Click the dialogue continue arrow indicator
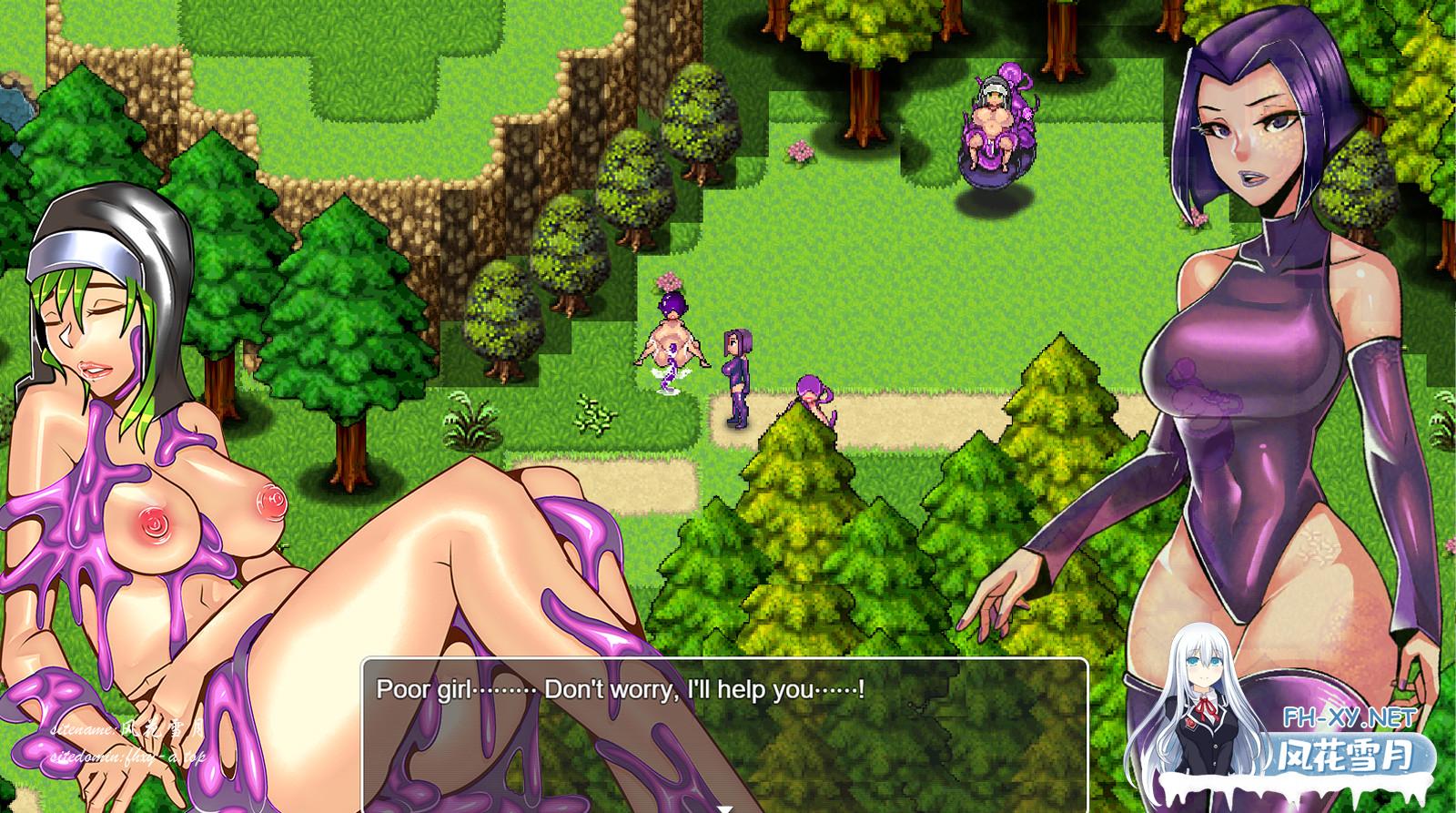Screen dimensions: 1456x813 [x=725, y=808]
